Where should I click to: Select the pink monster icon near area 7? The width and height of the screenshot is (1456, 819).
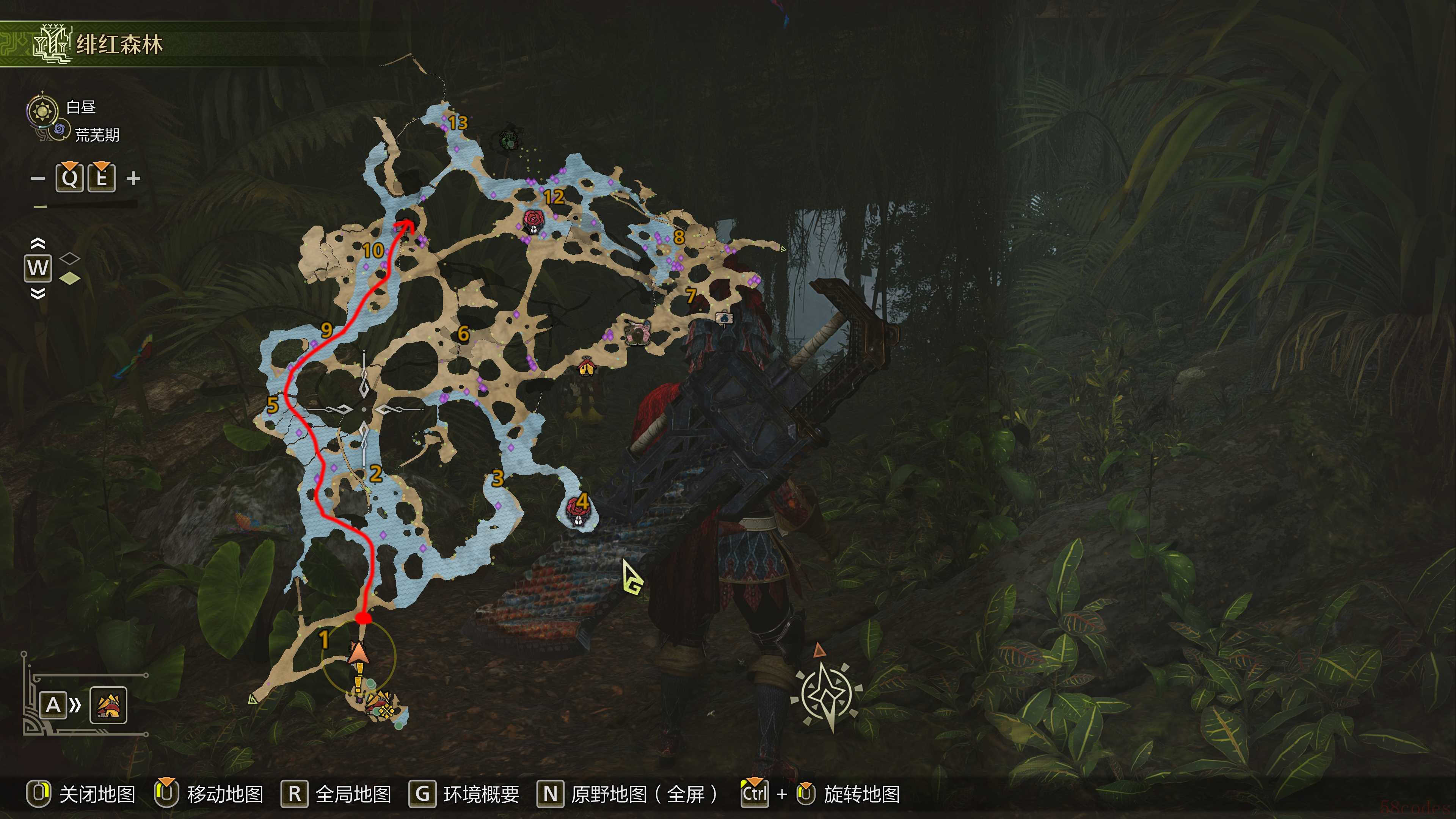pos(638,333)
